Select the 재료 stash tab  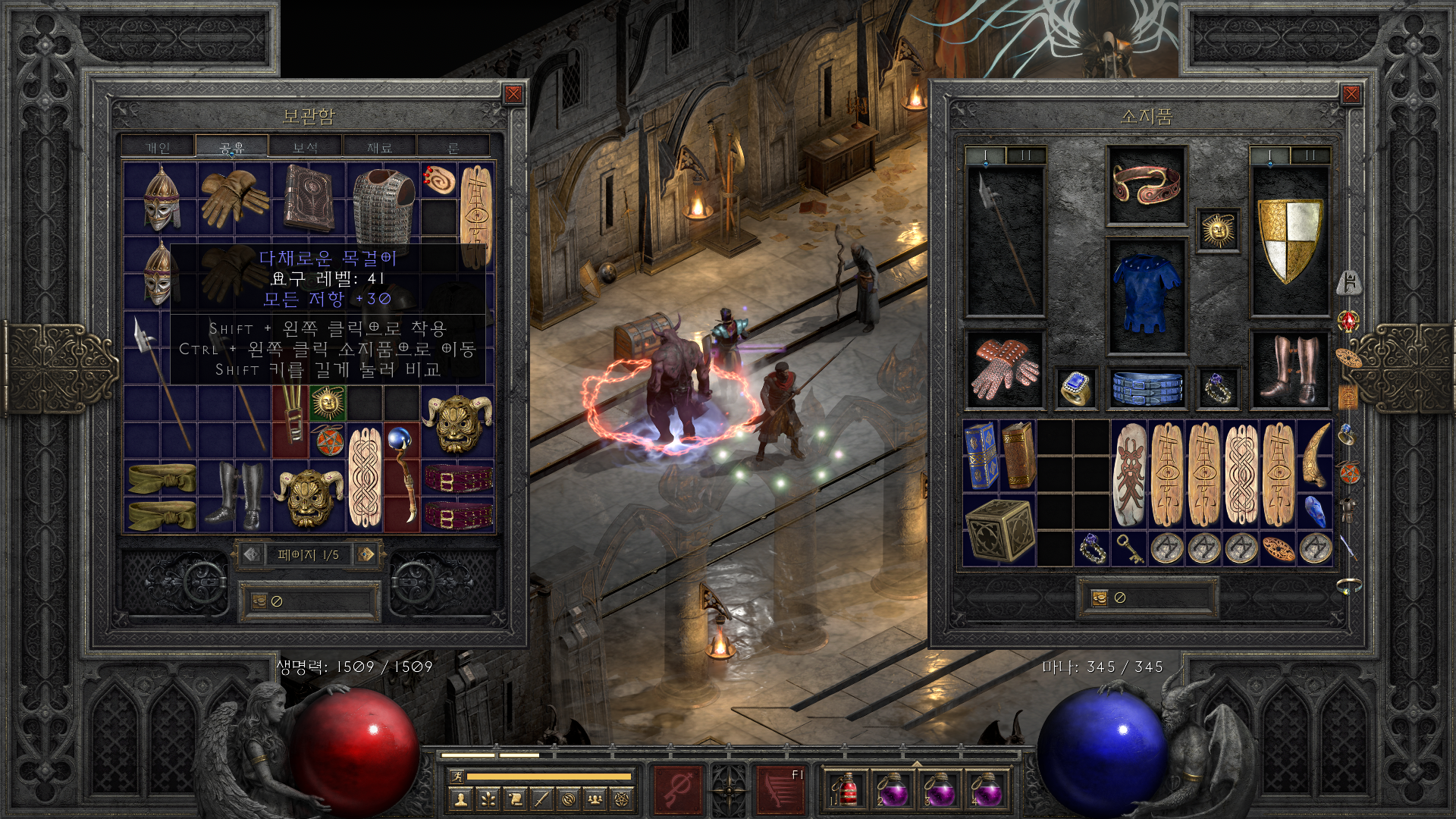pos(379,147)
